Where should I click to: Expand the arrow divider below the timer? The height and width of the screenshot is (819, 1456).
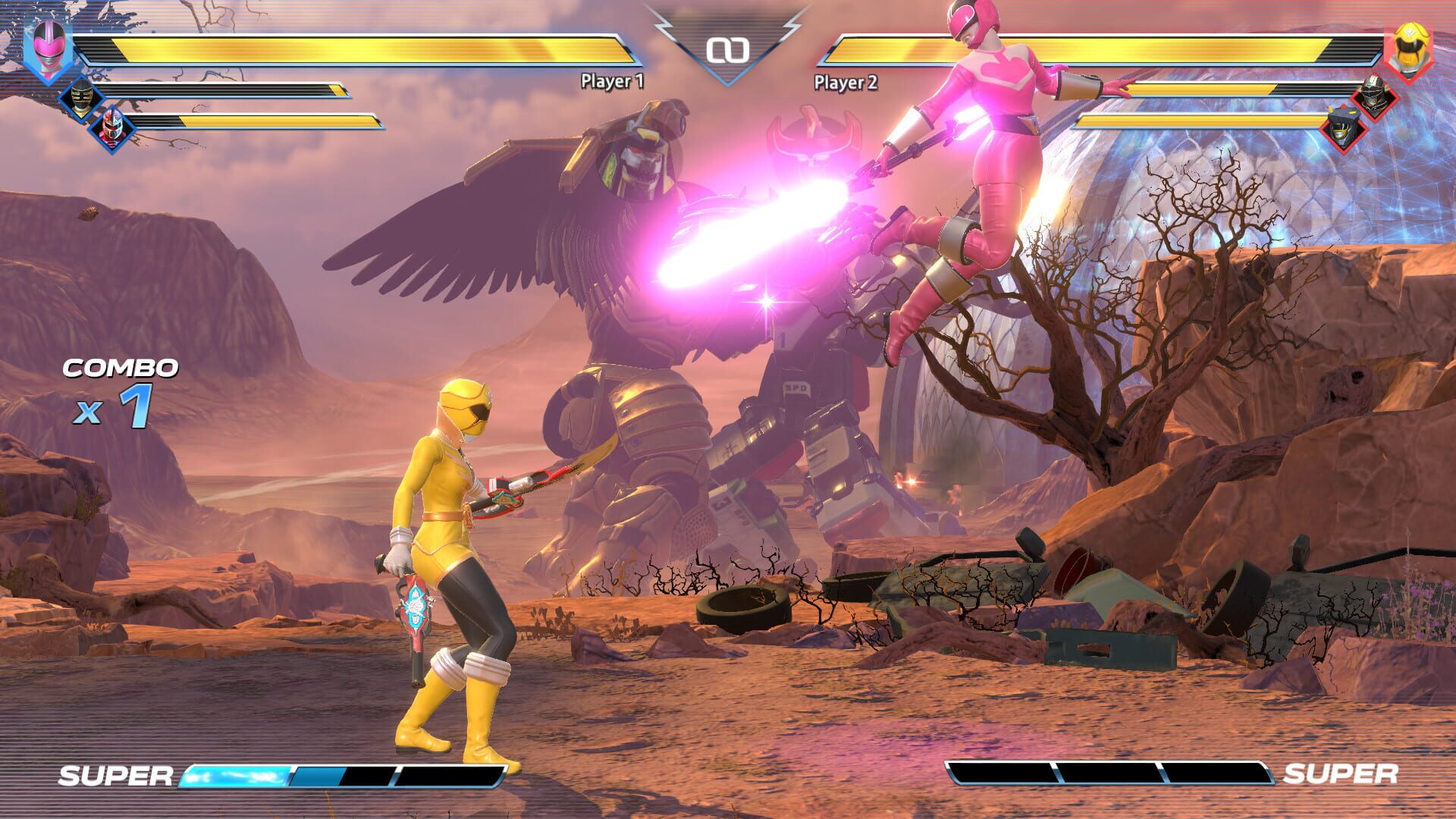(730, 83)
